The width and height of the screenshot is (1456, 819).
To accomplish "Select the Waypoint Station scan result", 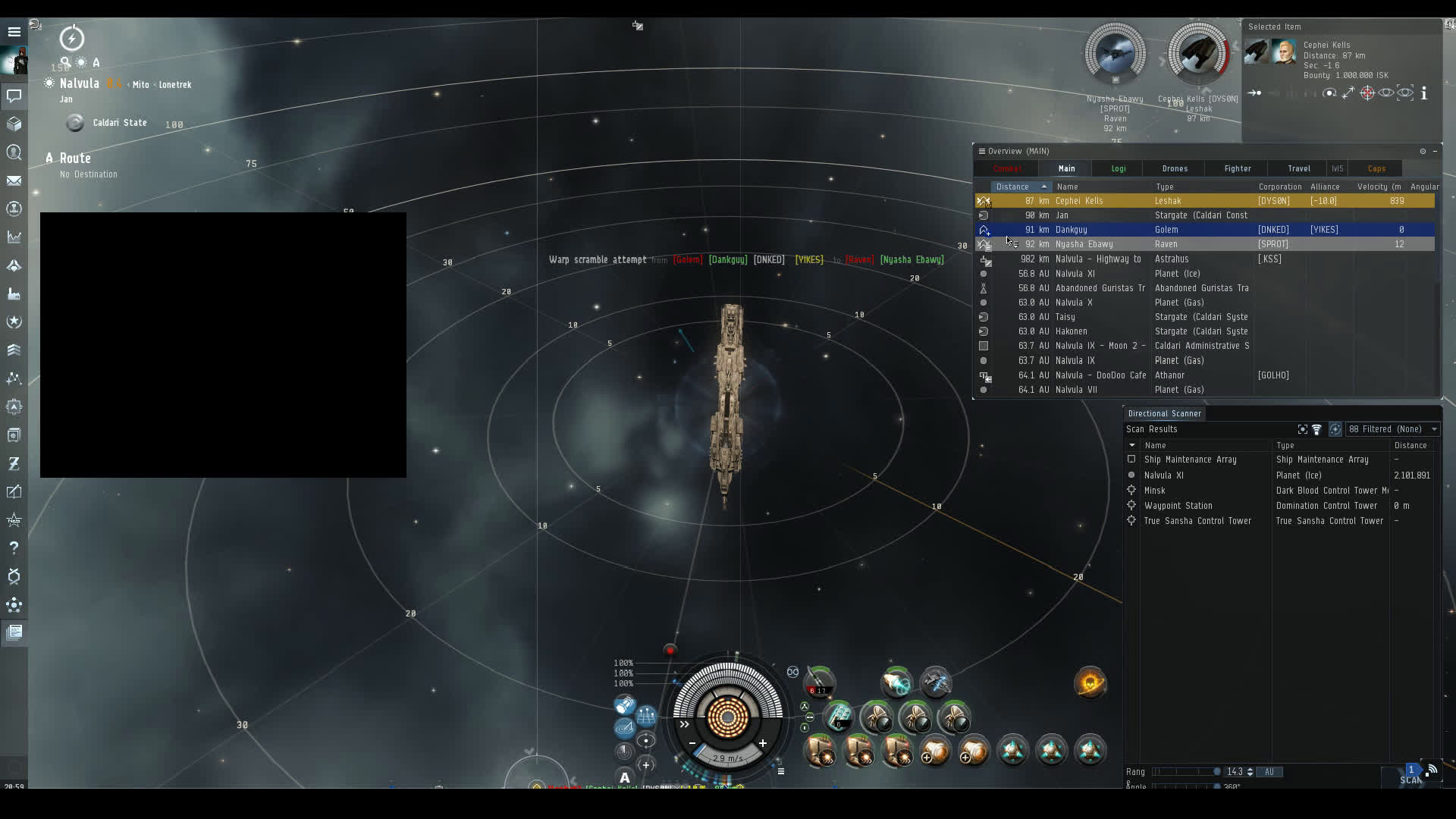I will coord(1178,506).
